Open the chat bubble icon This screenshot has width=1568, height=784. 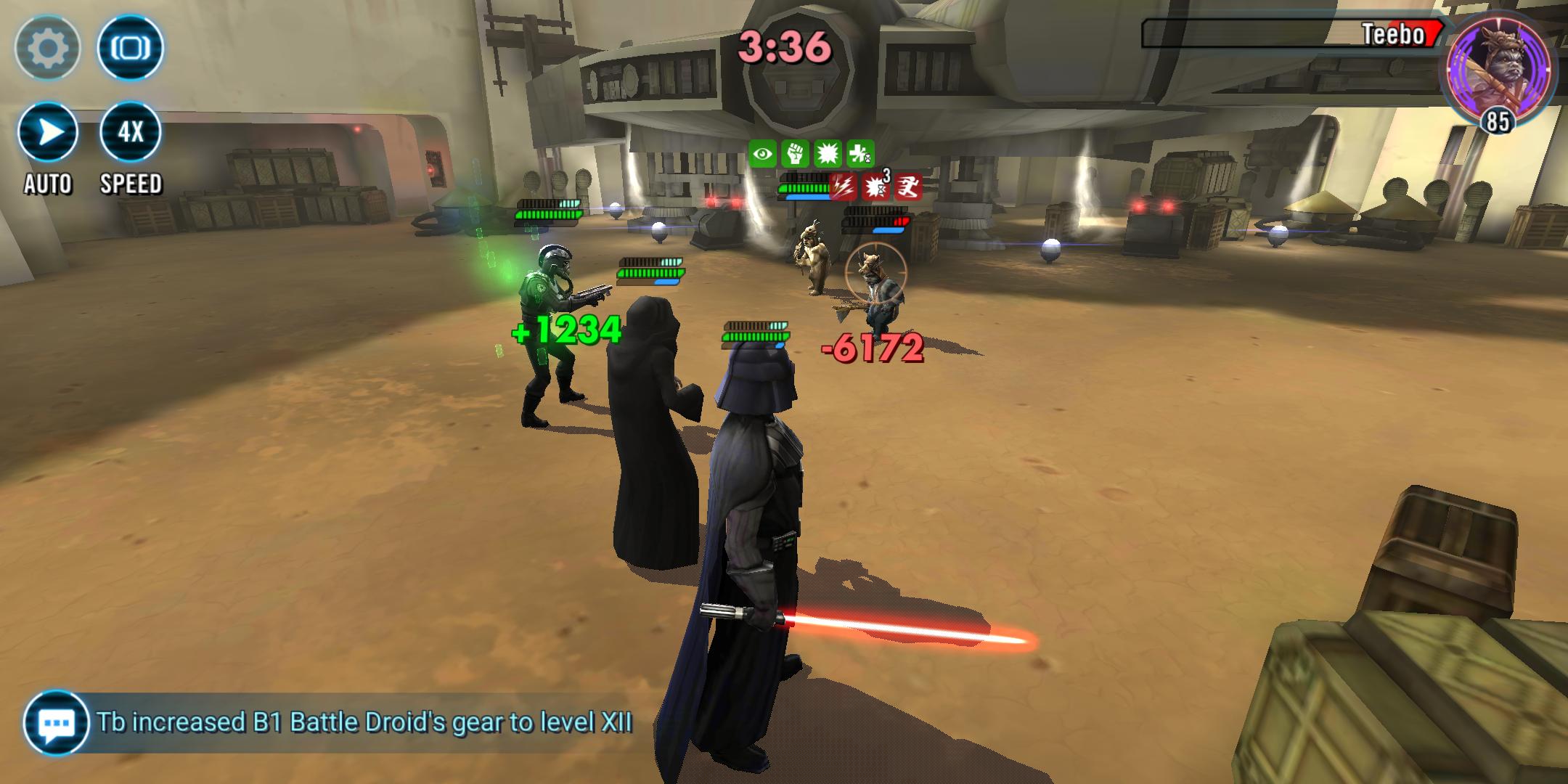57,723
